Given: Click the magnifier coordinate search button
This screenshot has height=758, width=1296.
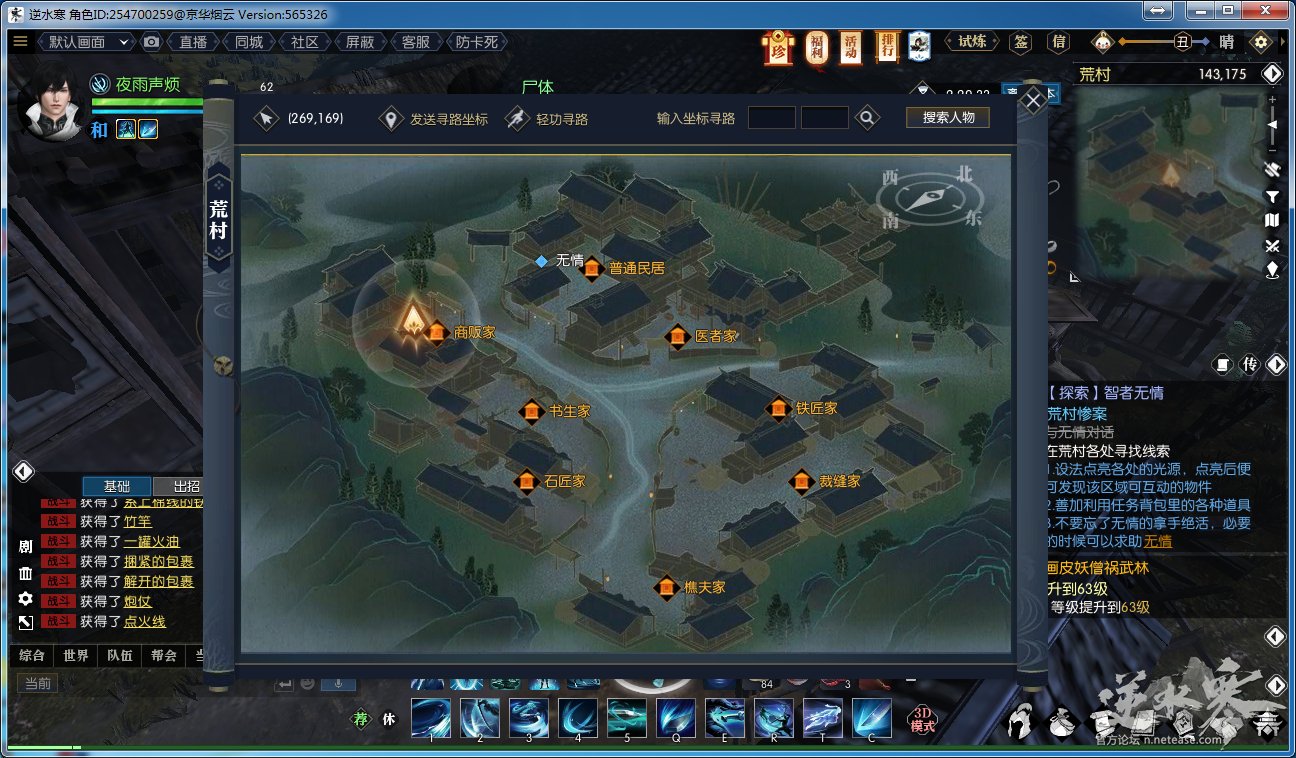Looking at the screenshot, I should coord(868,118).
